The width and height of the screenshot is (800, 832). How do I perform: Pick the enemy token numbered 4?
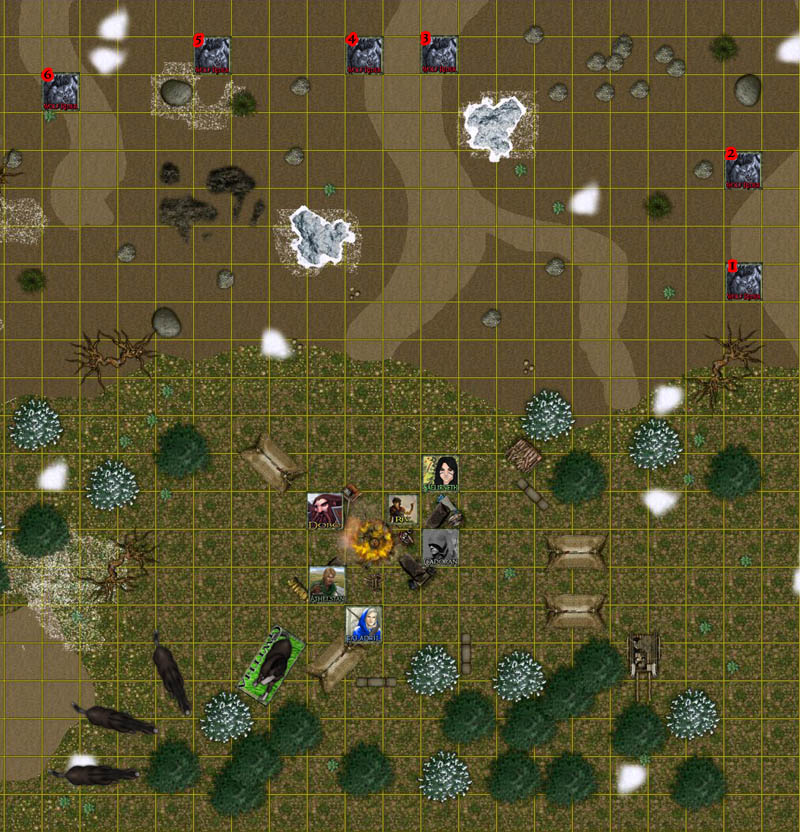point(365,55)
